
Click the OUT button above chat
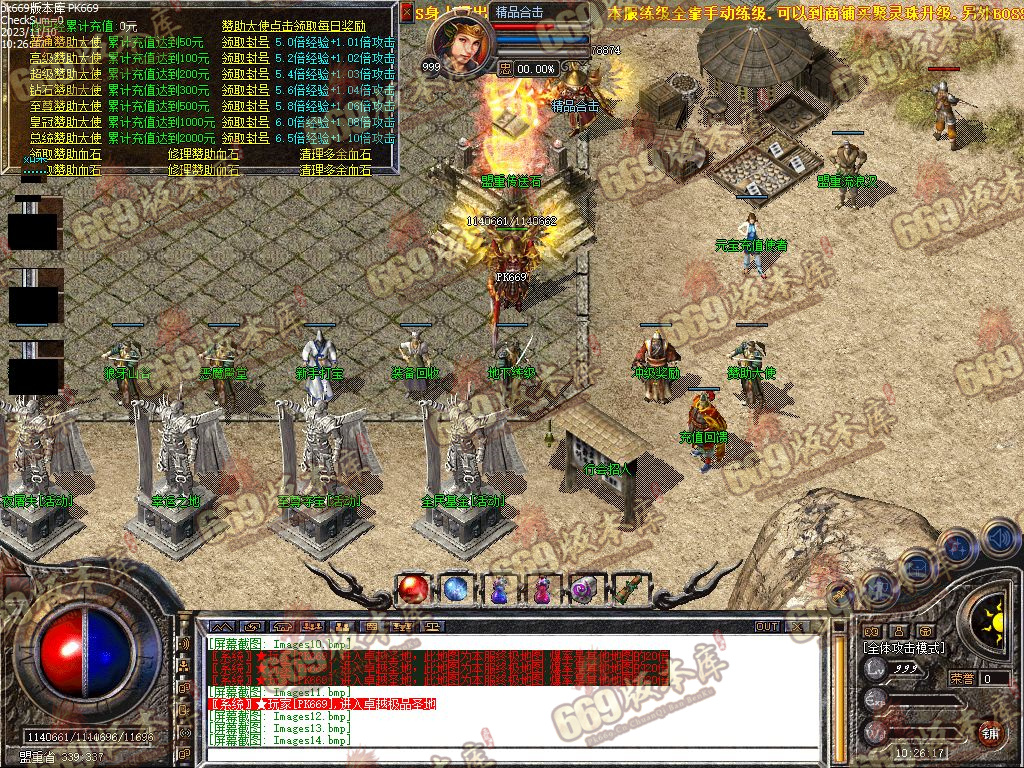point(767,627)
